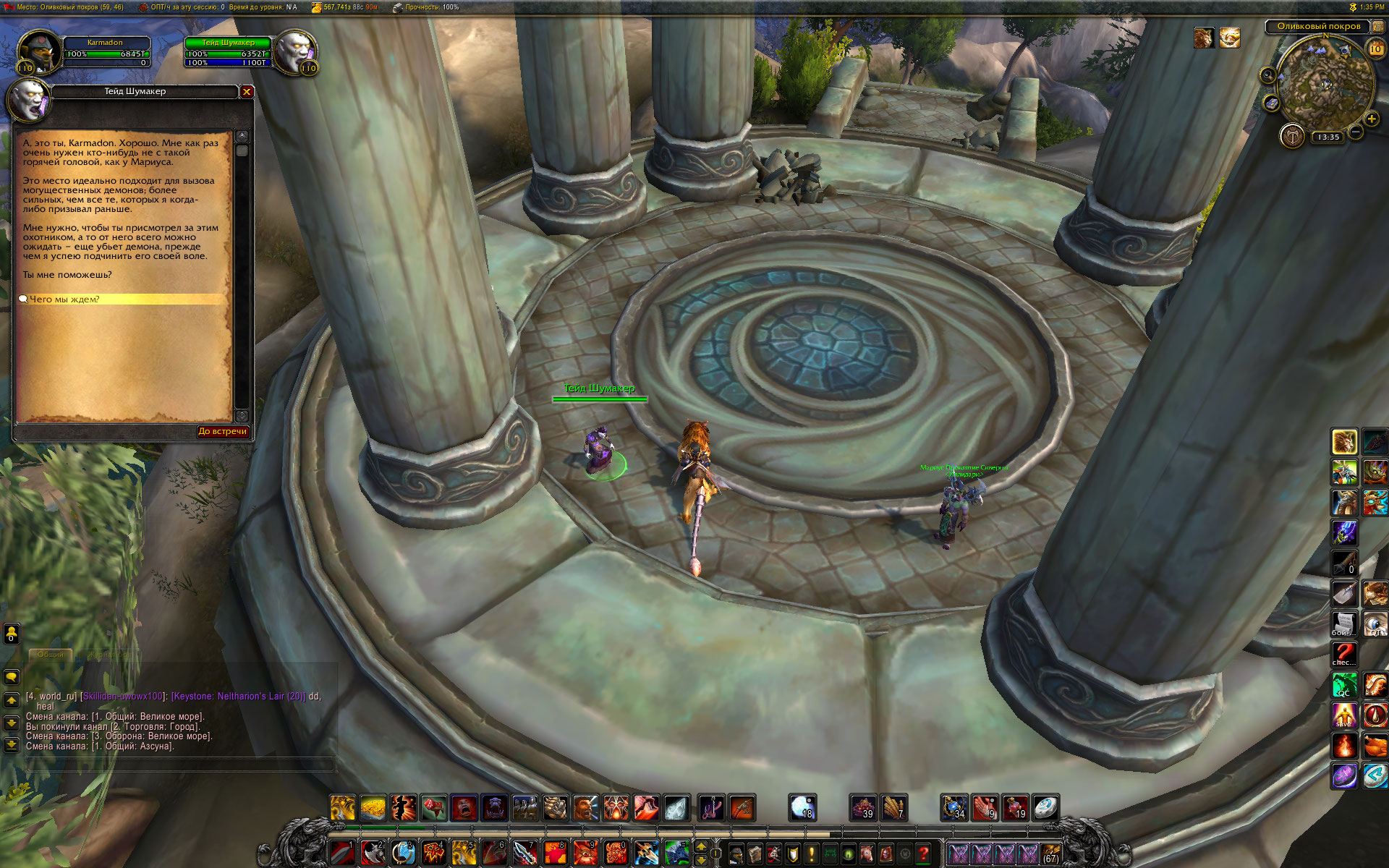Zoom out on the minimap

[x=1356, y=132]
